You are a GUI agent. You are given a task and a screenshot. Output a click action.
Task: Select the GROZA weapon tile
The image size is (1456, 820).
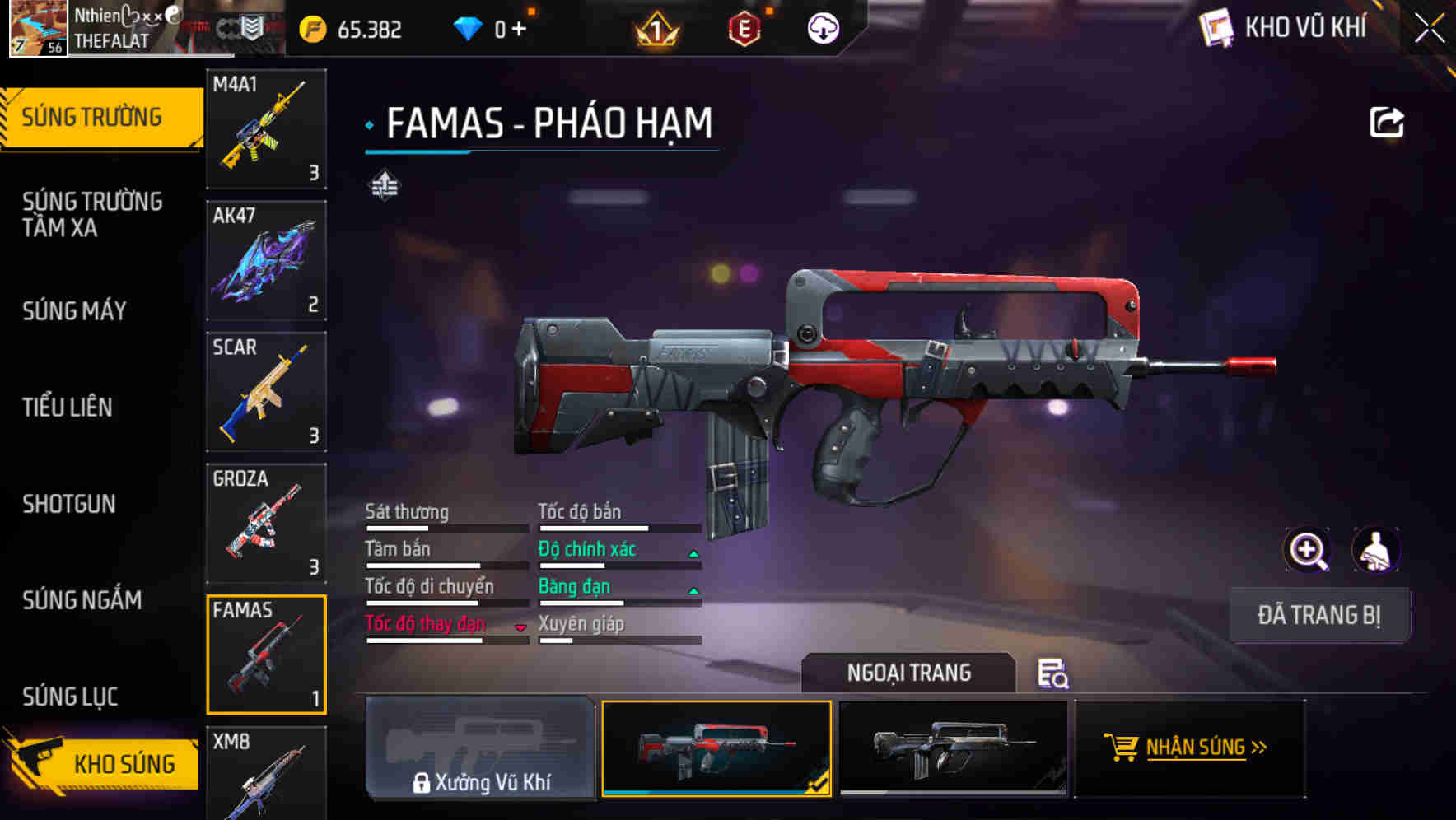266,524
